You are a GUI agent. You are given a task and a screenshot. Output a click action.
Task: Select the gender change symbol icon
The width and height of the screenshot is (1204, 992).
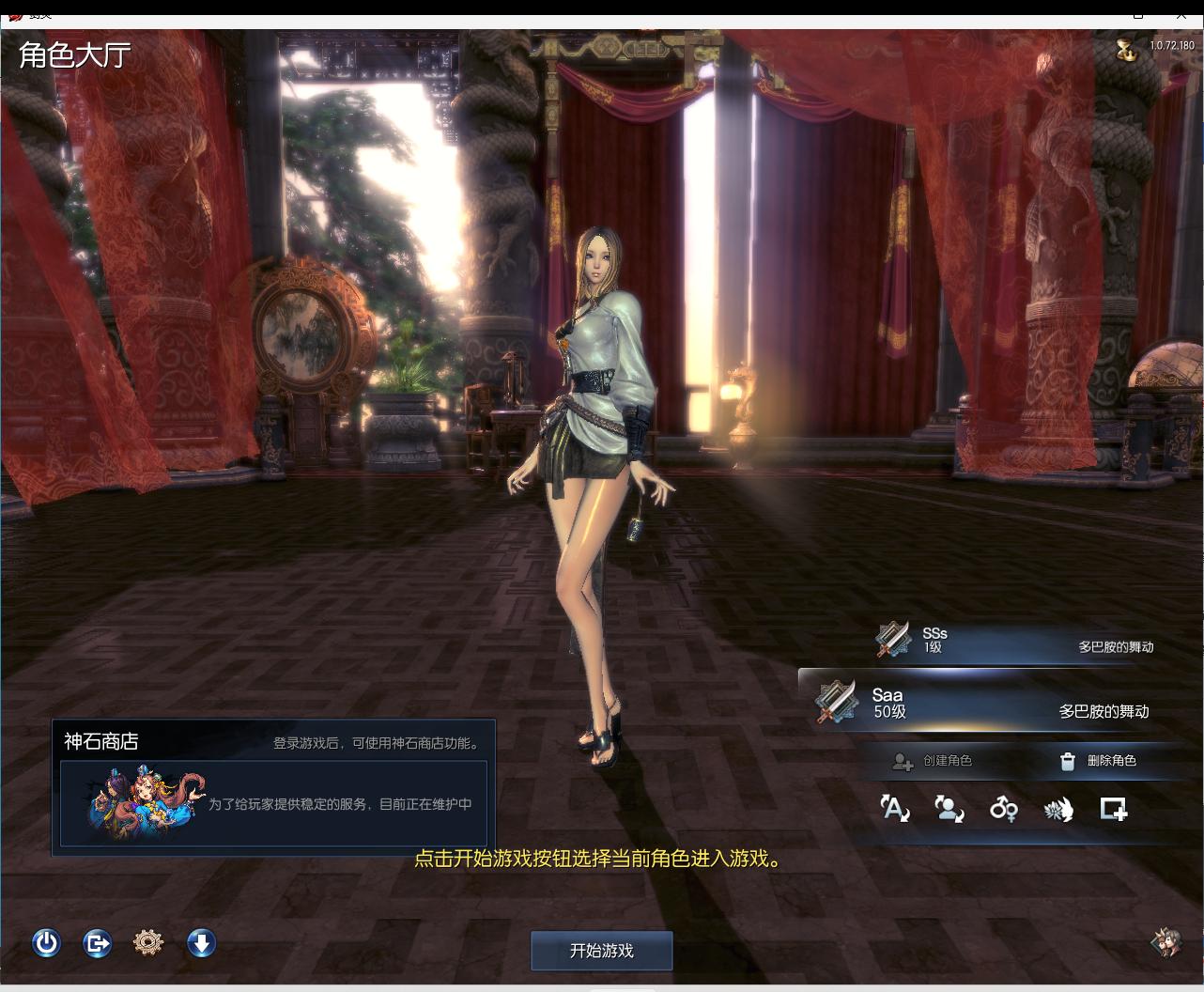point(1004,809)
